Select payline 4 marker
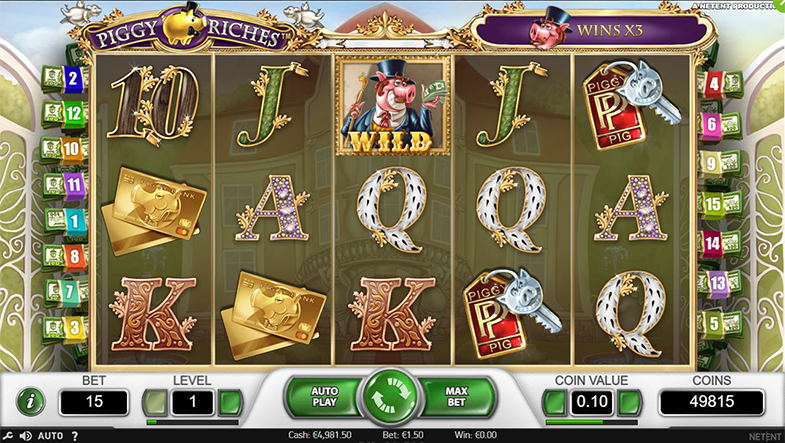Viewport: 785px width, 443px height. click(714, 84)
